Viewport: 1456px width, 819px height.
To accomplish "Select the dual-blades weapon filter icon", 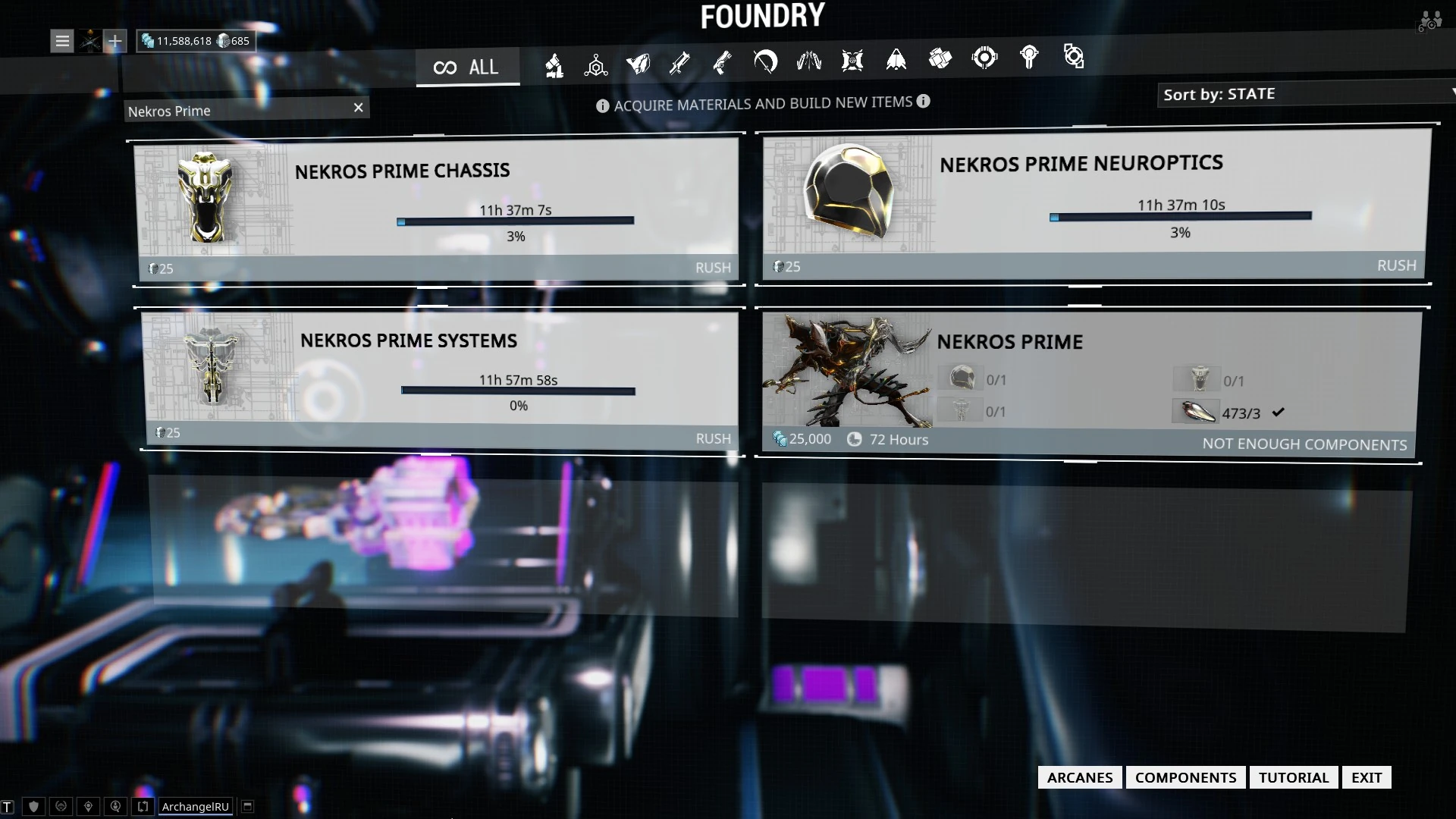I will tap(809, 61).
